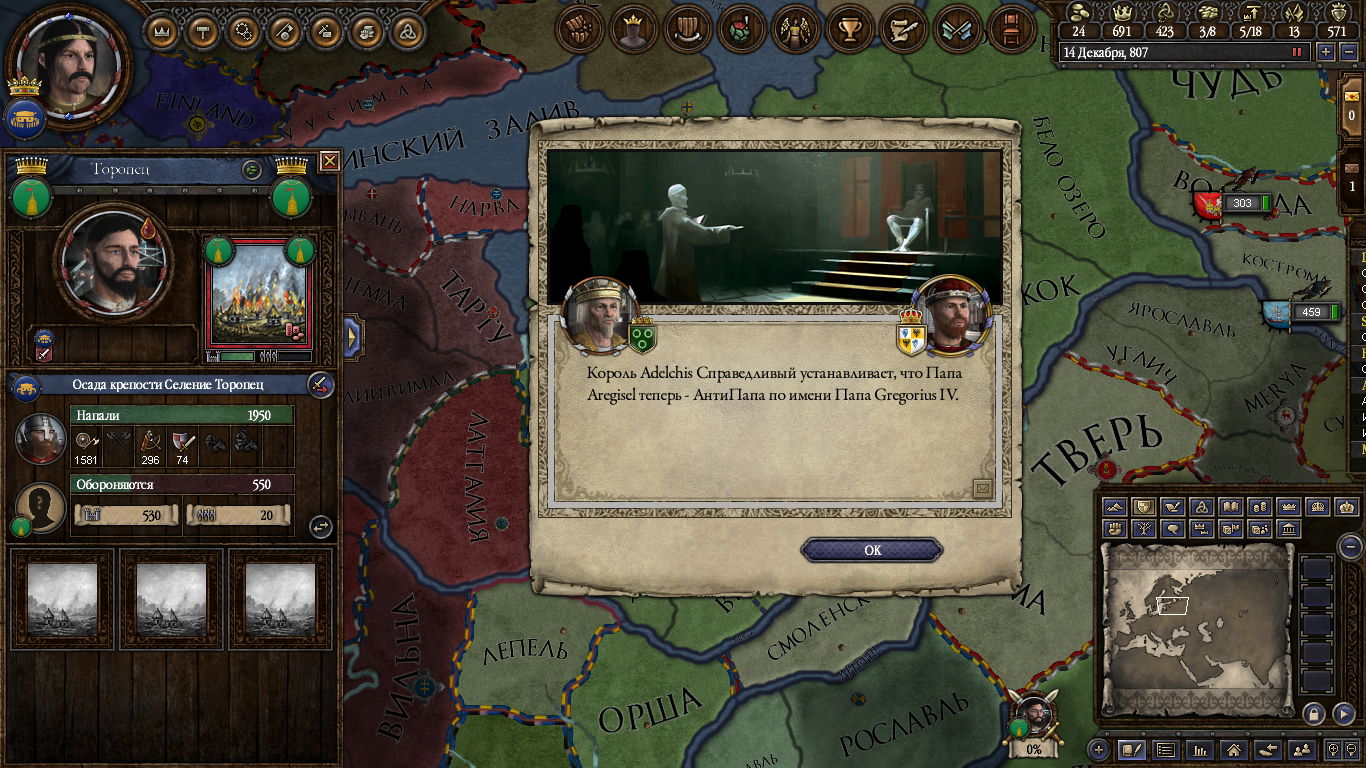Toggle pause next to the date

(x=1298, y=52)
